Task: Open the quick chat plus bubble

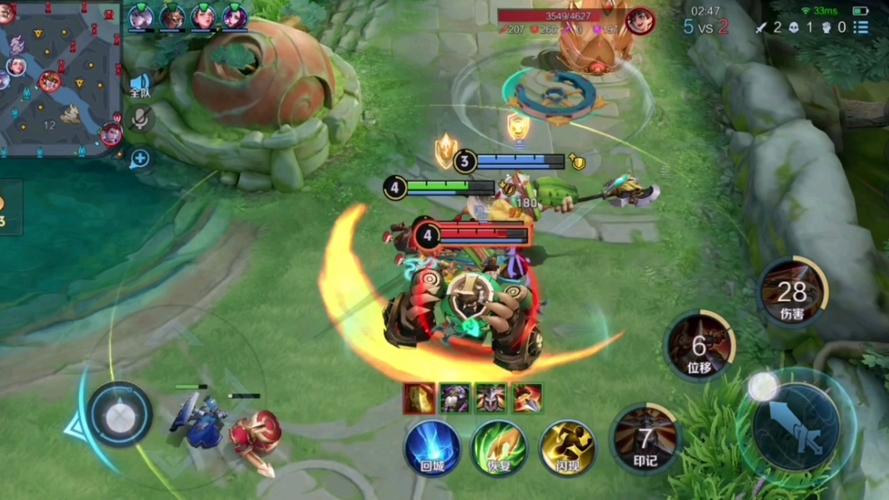Action: [139, 158]
